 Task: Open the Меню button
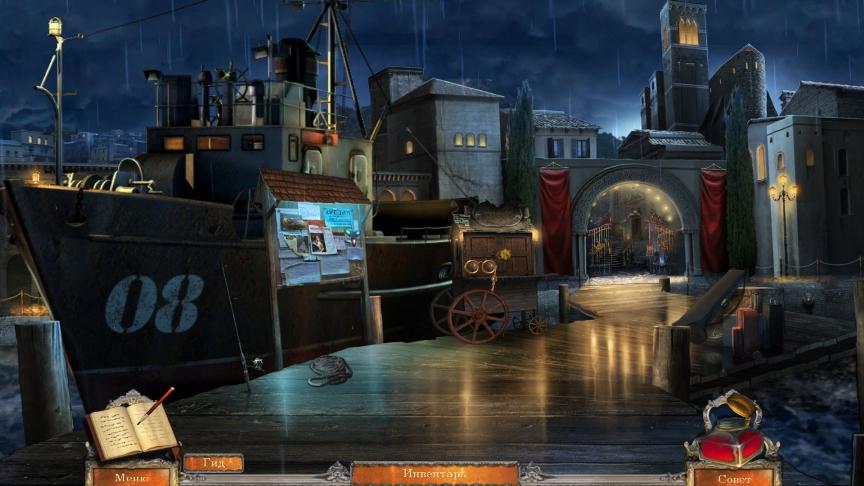pos(132,476)
